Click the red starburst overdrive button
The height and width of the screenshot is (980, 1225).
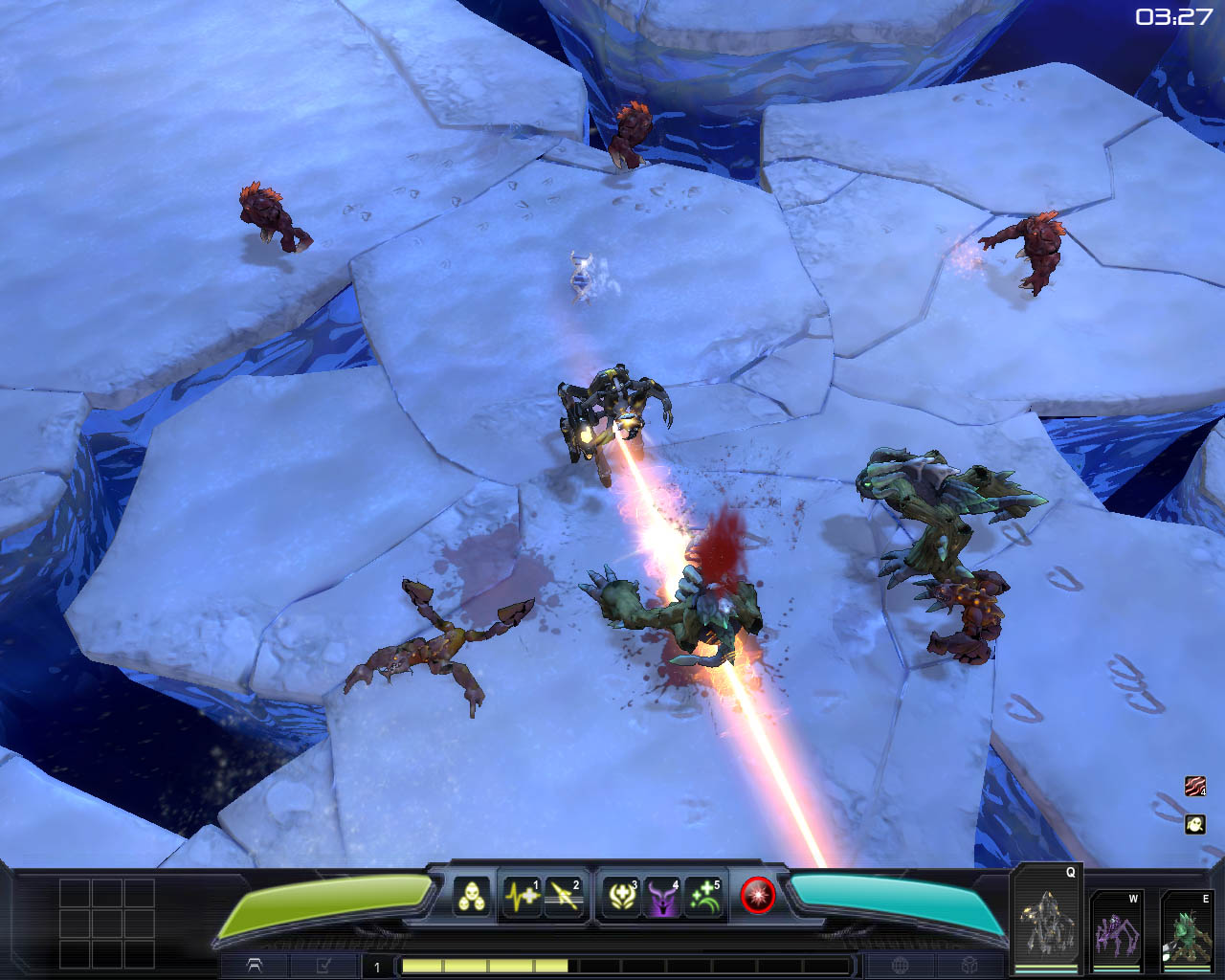[x=757, y=896]
